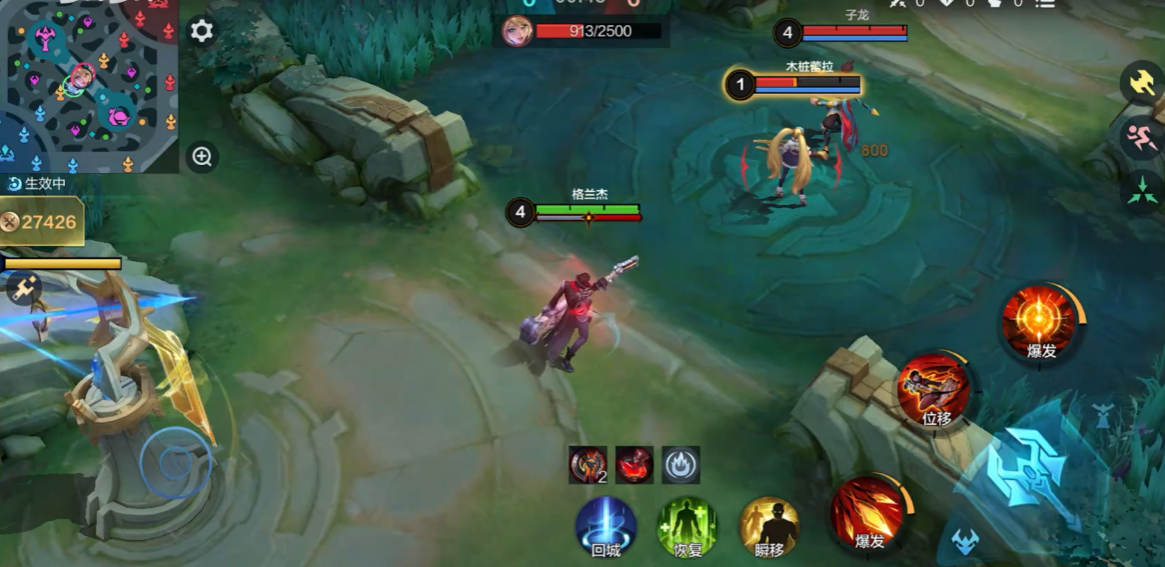Cast the 位移 dash skill

coord(934,390)
